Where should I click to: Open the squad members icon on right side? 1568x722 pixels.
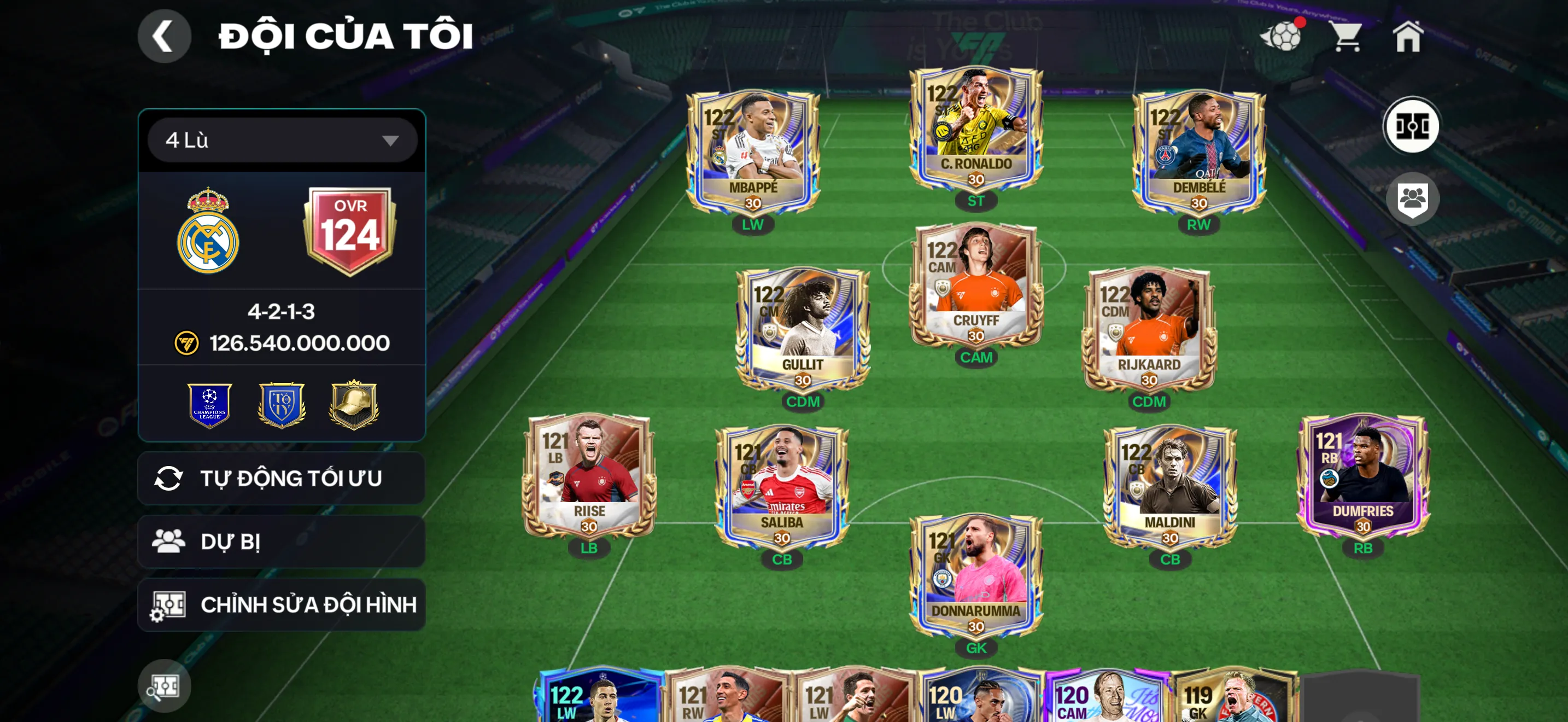click(1413, 199)
